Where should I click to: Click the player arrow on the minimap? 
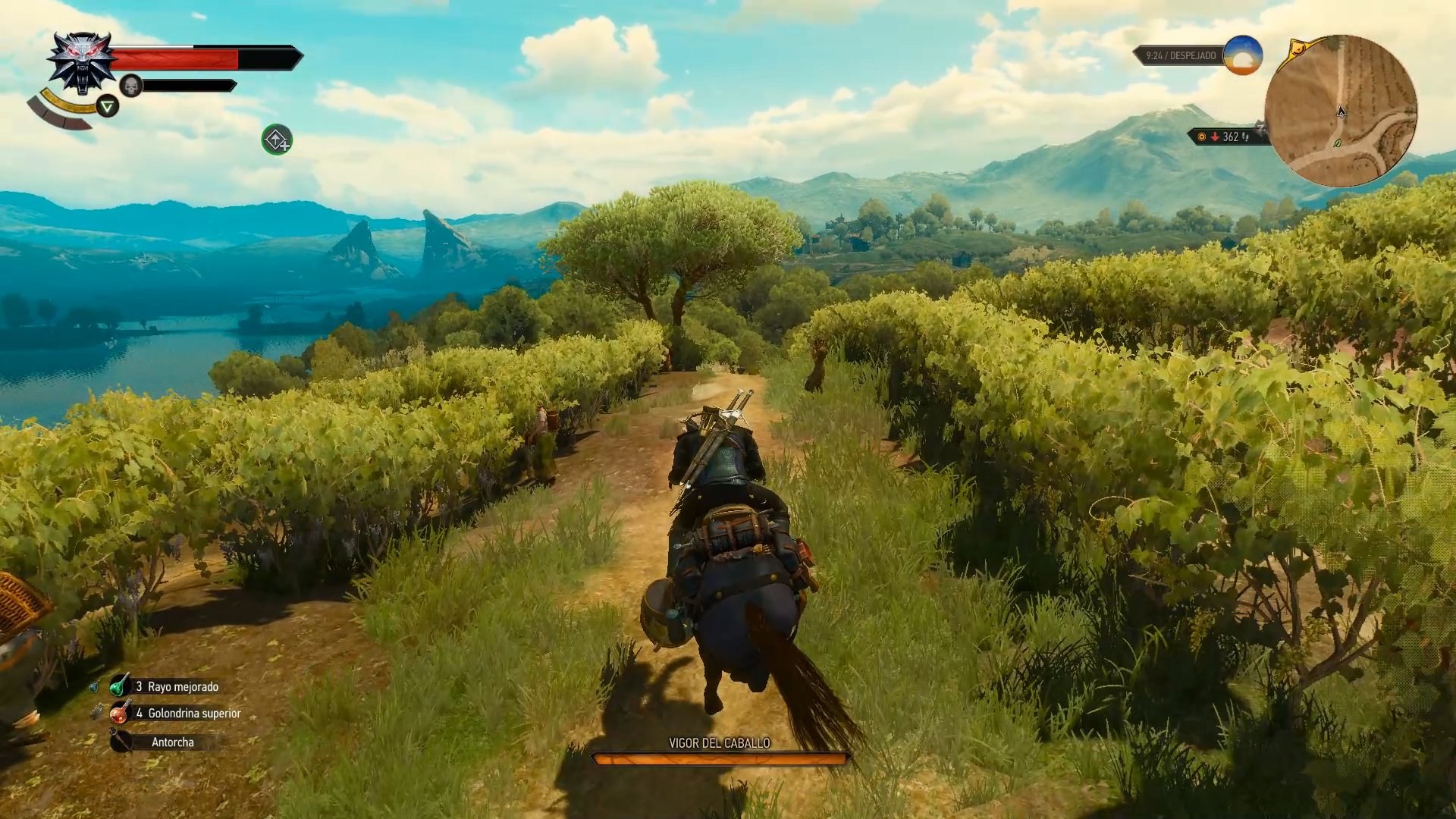click(1341, 112)
